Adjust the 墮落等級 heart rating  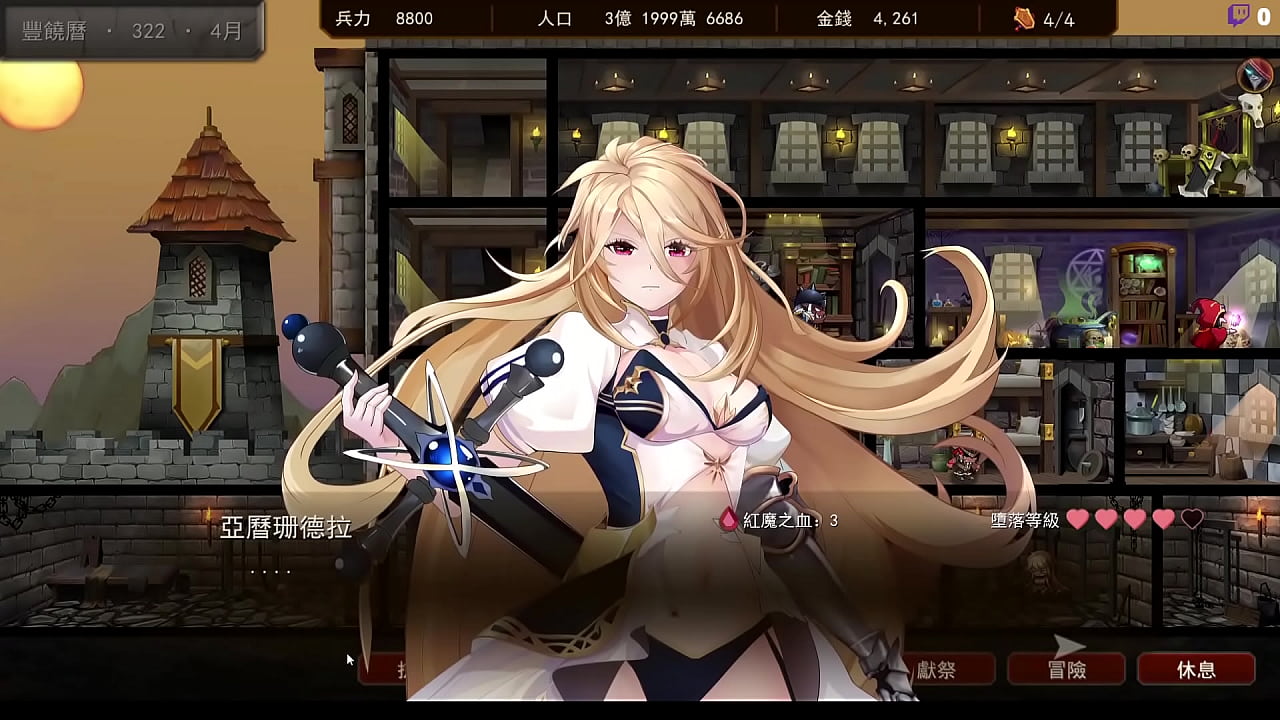click(x=1135, y=518)
